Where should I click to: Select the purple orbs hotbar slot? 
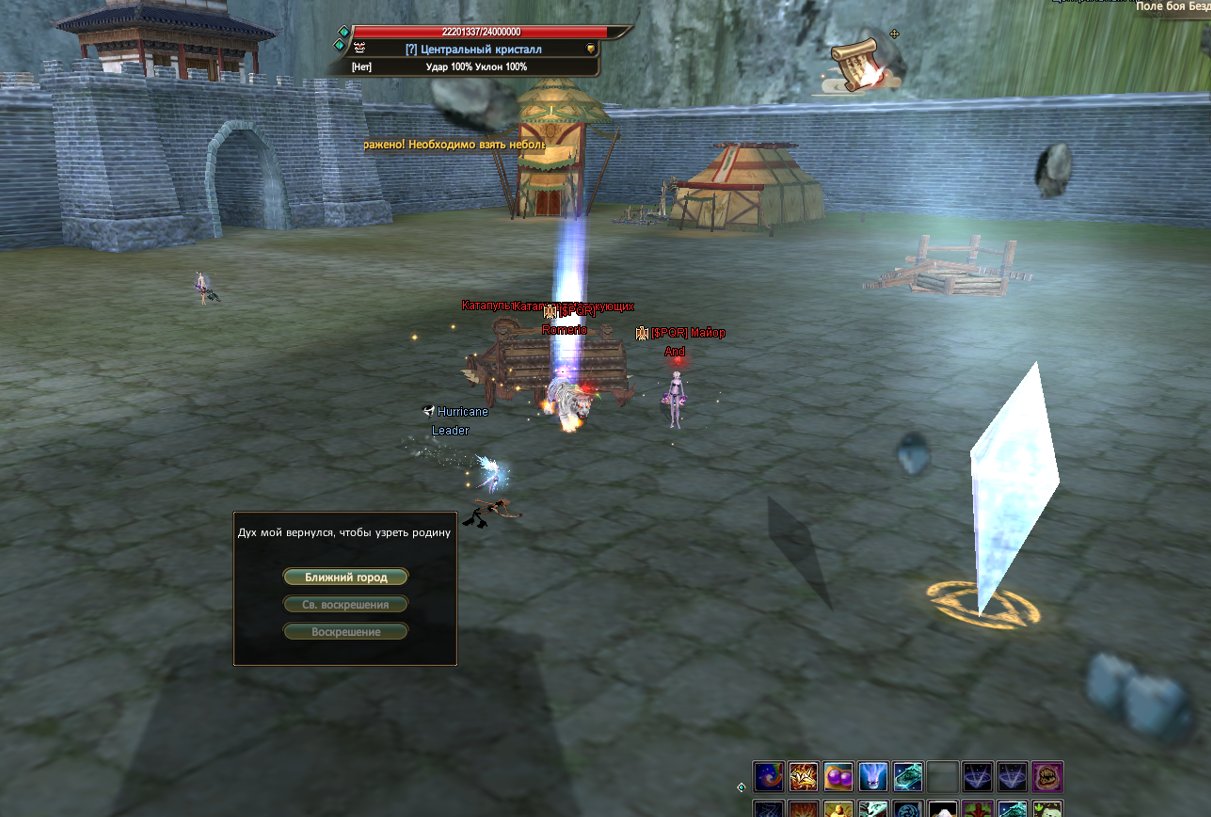tap(838, 776)
